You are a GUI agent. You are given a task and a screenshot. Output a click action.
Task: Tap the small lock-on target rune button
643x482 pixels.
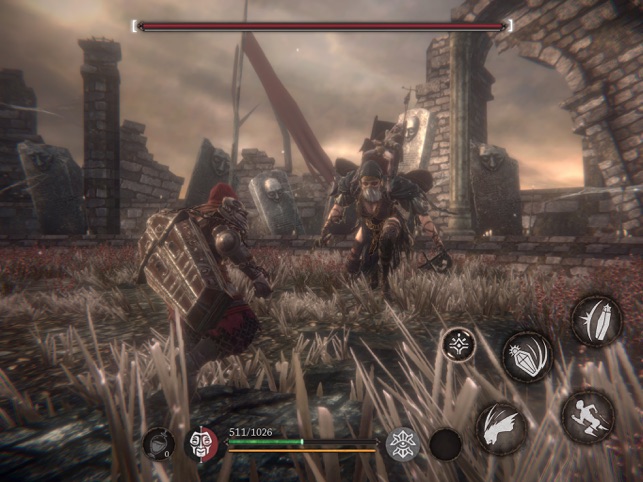(459, 345)
